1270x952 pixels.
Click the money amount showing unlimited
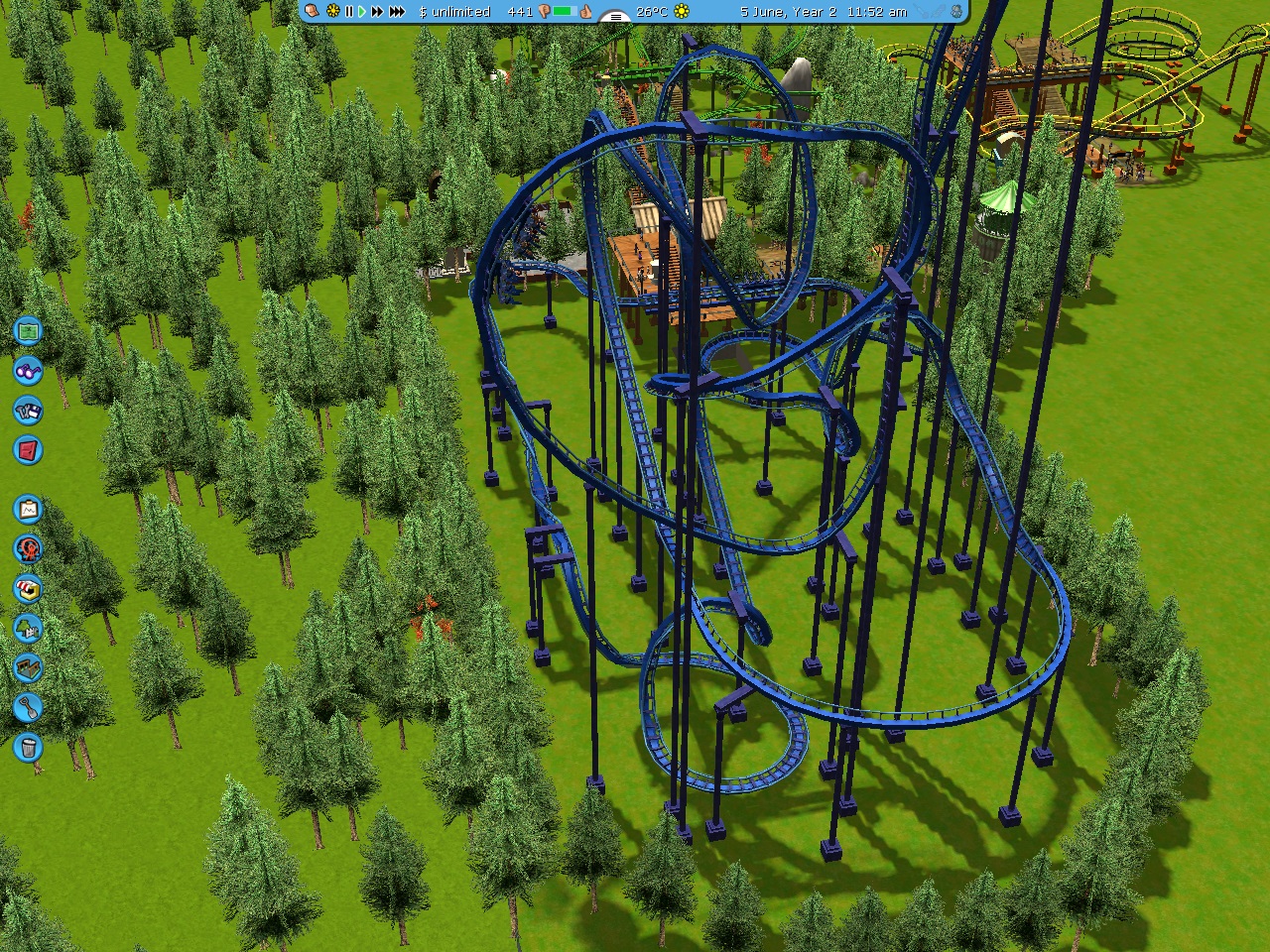click(454, 12)
